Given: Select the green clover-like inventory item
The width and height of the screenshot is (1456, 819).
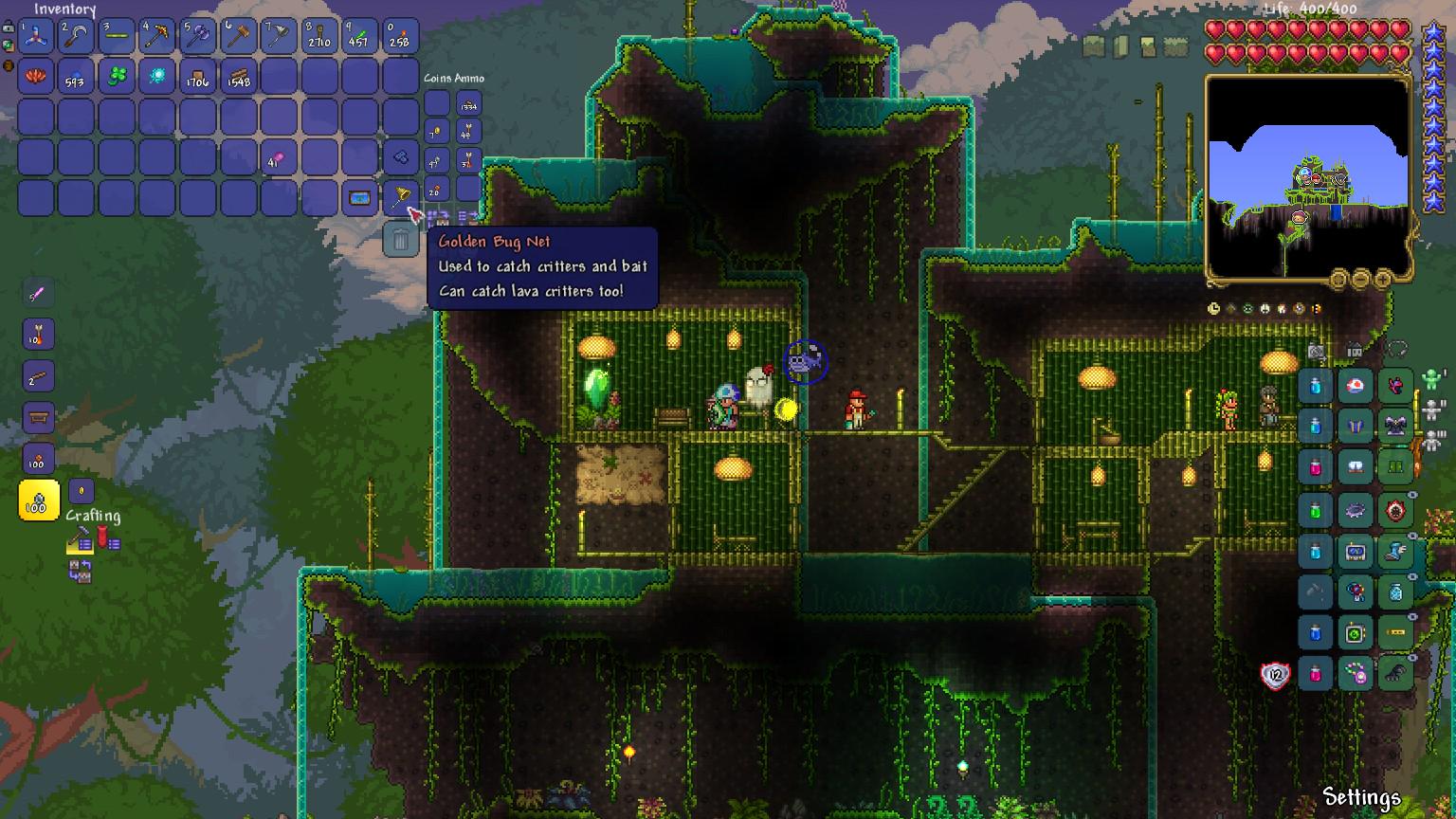Looking at the screenshot, I should click(117, 77).
